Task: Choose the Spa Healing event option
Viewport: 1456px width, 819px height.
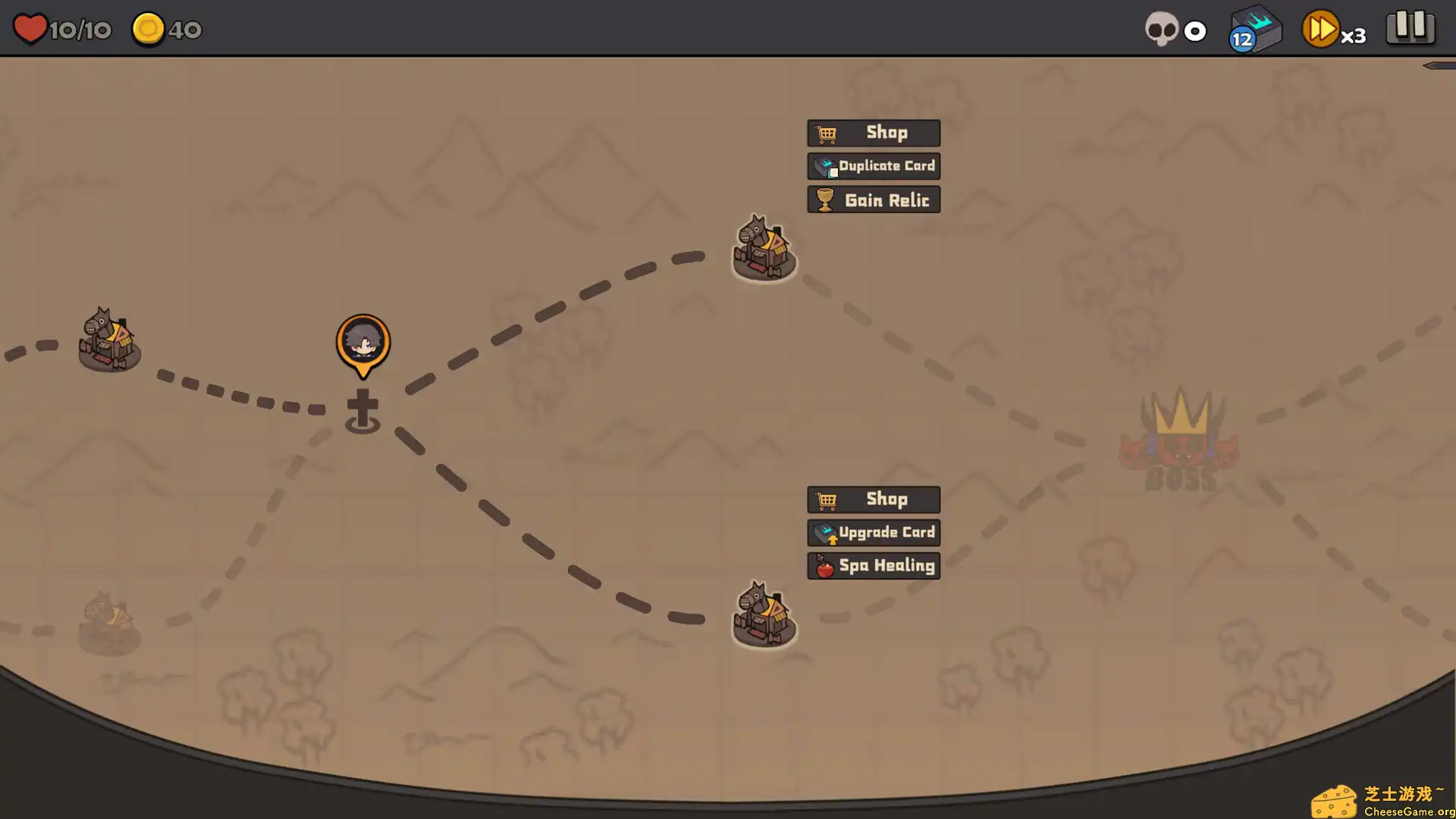Action: click(874, 565)
